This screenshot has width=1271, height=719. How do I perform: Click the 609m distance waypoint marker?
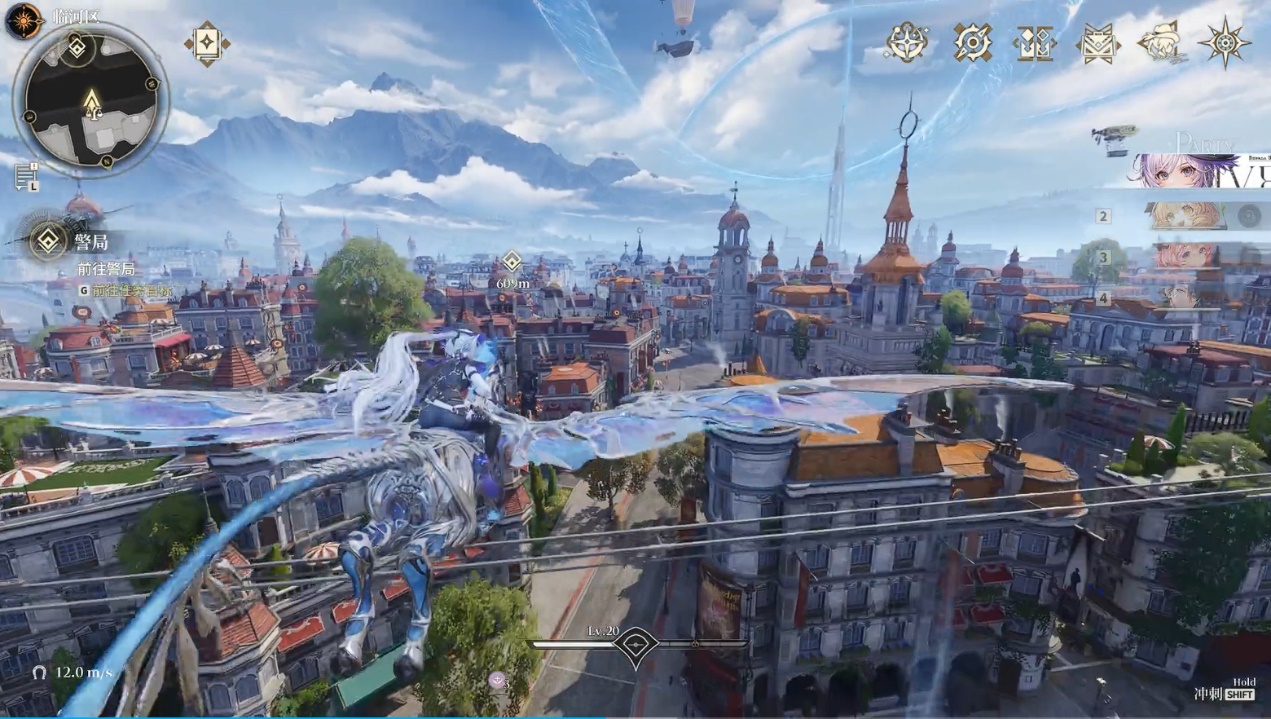pyautogui.click(x=512, y=262)
